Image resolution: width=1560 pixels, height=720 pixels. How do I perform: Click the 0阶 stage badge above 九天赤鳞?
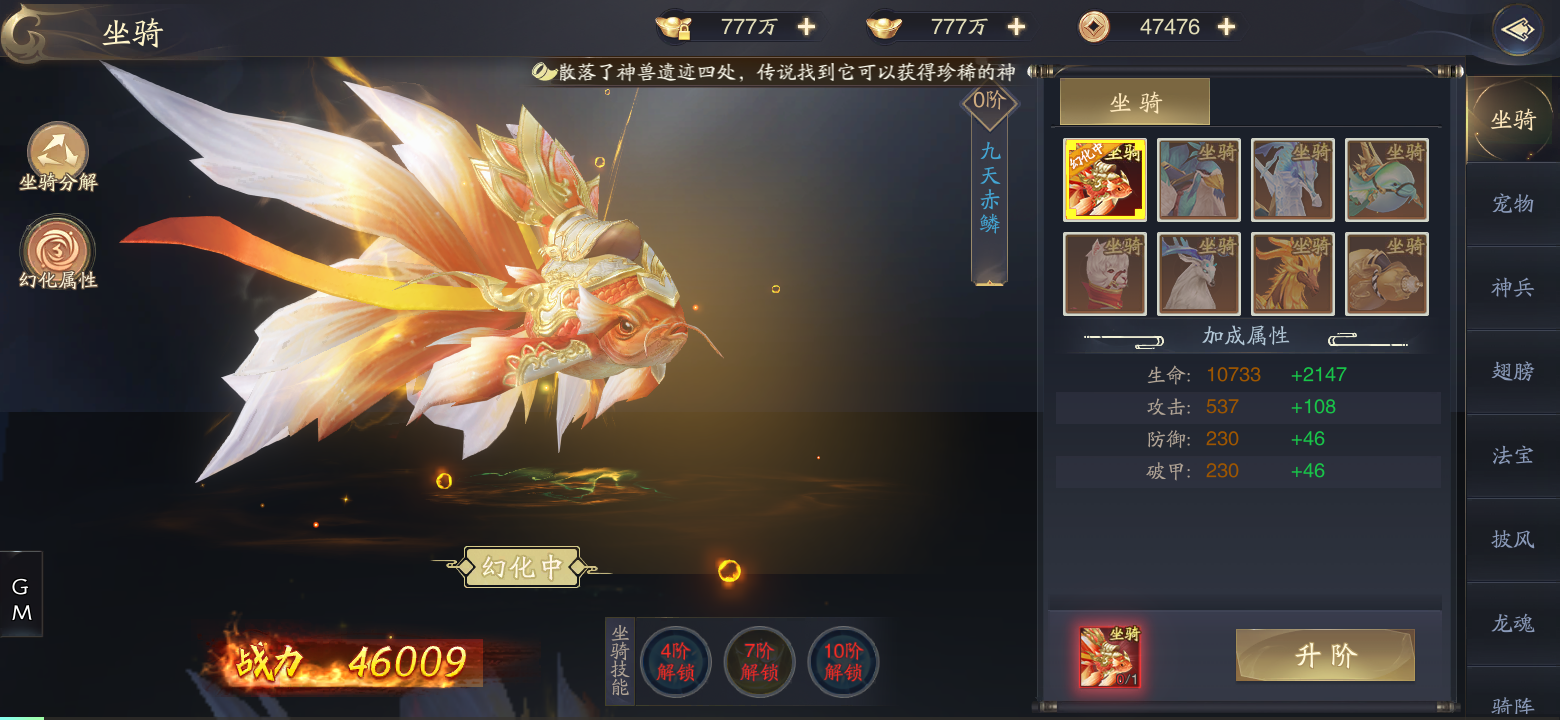coord(988,100)
